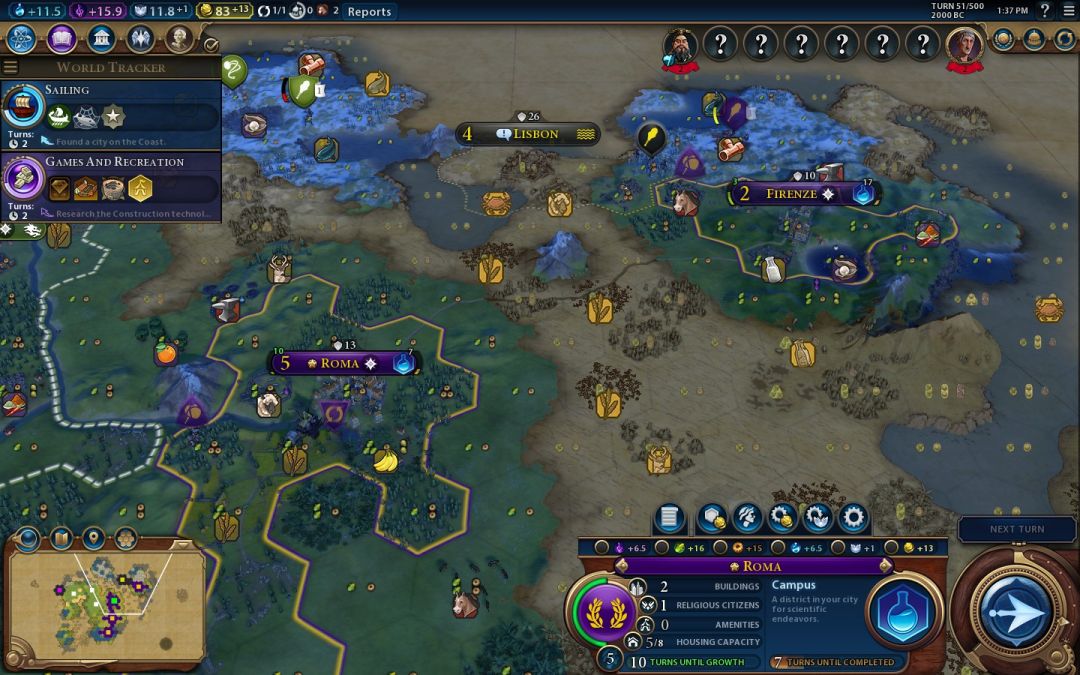Open the Reports panel

pos(369,12)
